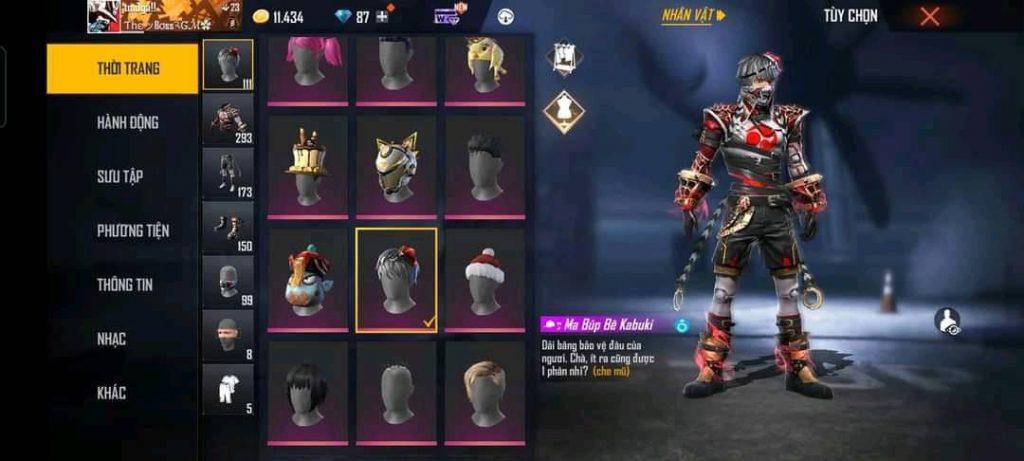This screenshot has height=461, width=1024.
Task: Open the Phương Tiện tab
Action: (132, 230)
